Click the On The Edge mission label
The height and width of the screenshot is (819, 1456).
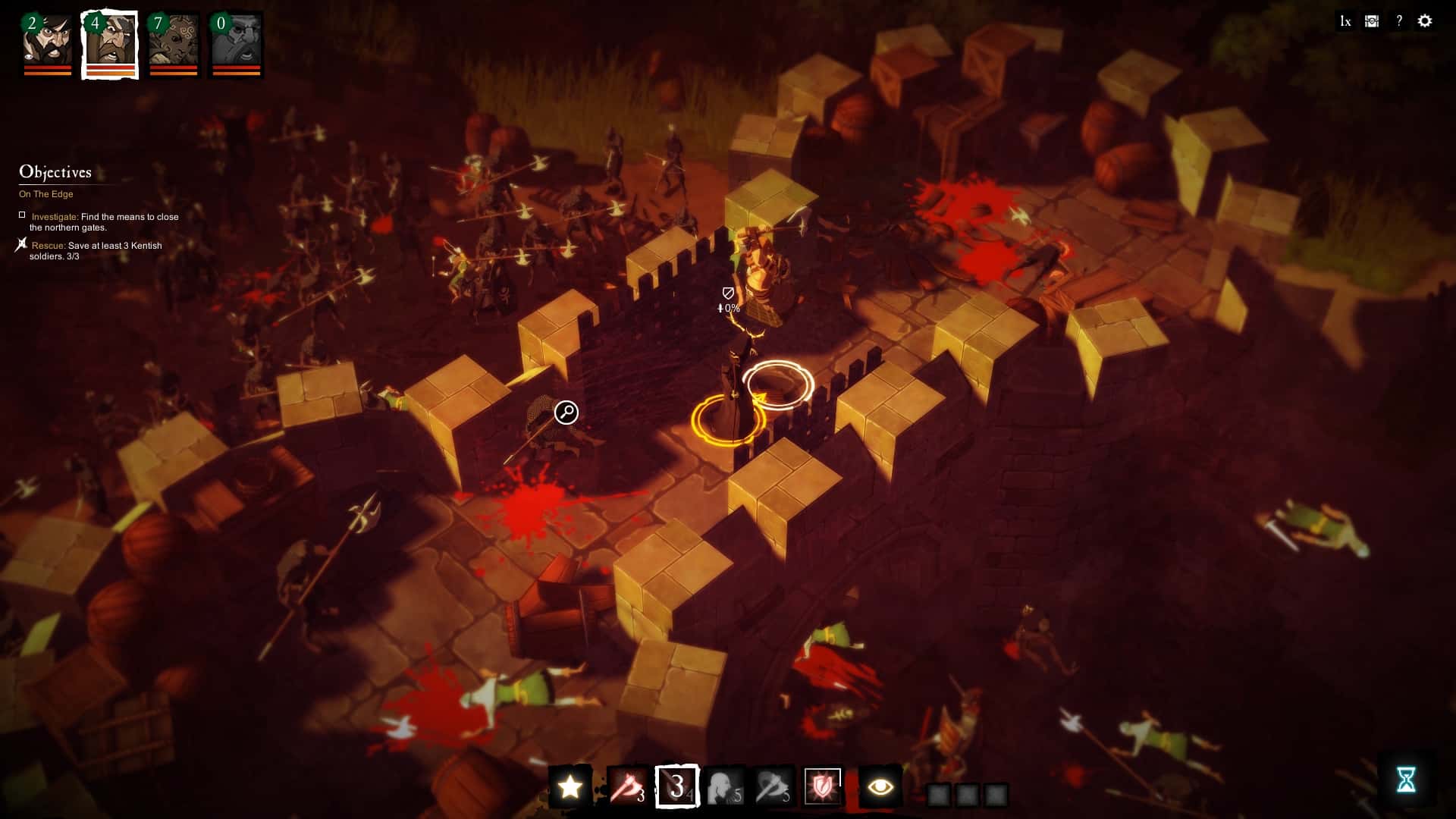point(46,194)
